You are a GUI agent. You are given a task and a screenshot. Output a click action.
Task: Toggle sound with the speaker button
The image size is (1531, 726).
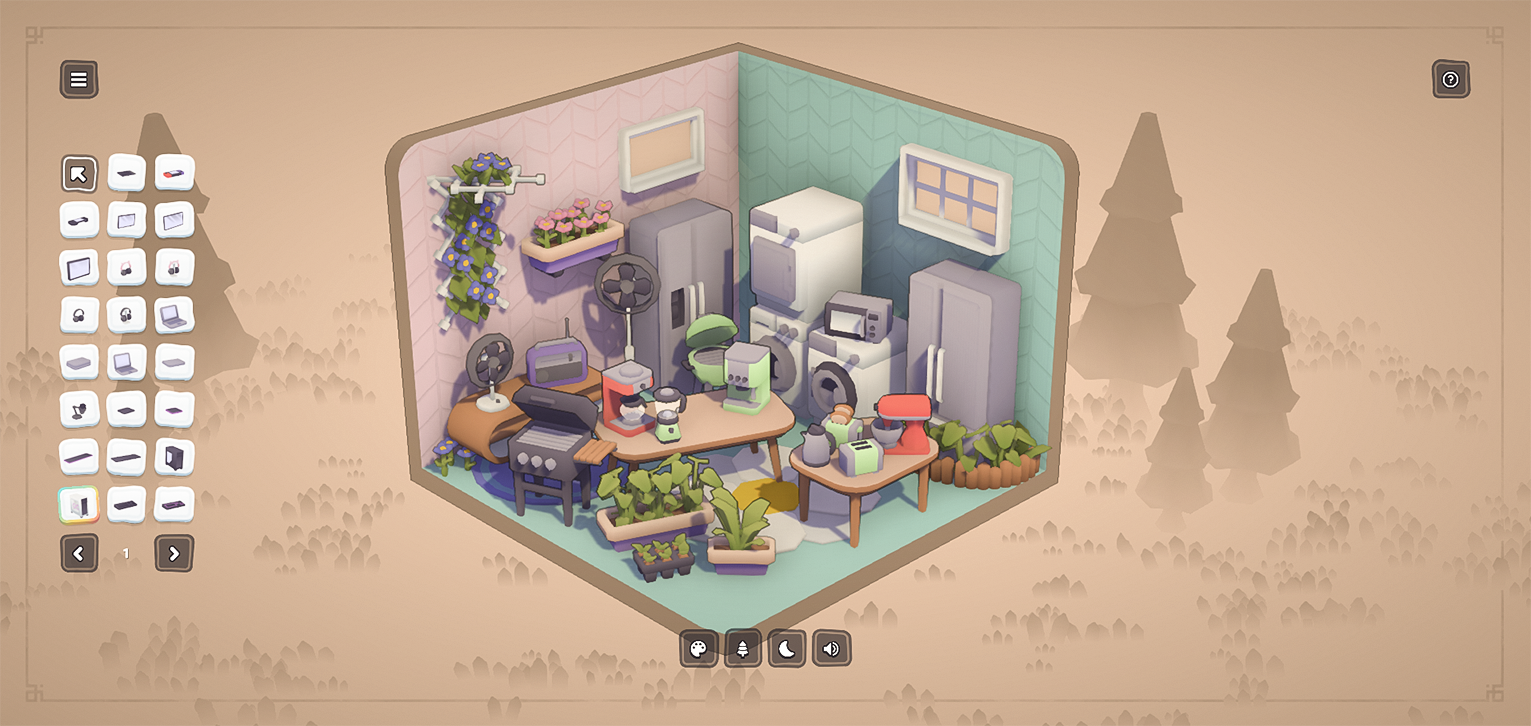[x=831, y=649]
